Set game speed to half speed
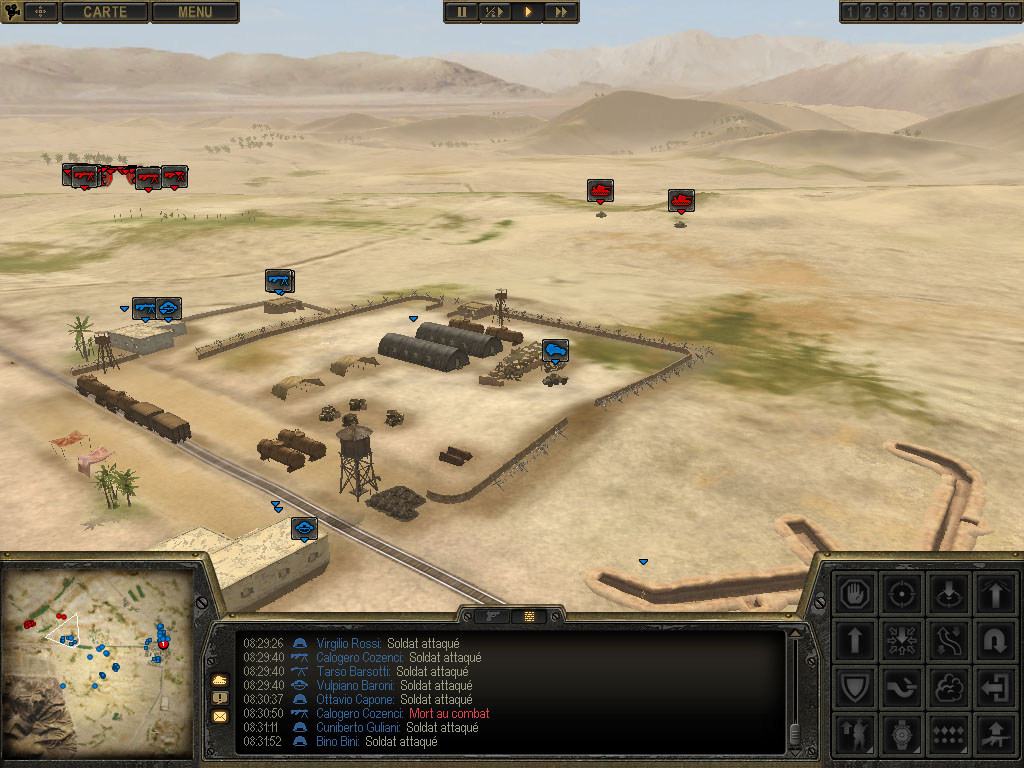 (x=494, y=12)
